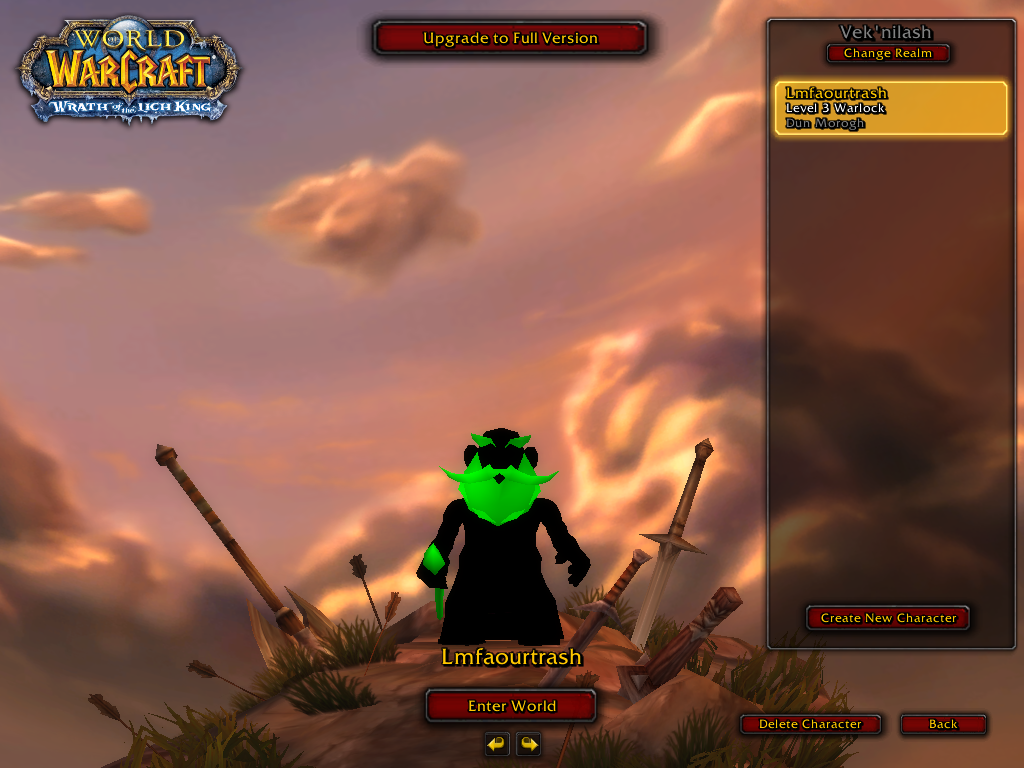Click Upgrade to Full Version button

(510, 39)
